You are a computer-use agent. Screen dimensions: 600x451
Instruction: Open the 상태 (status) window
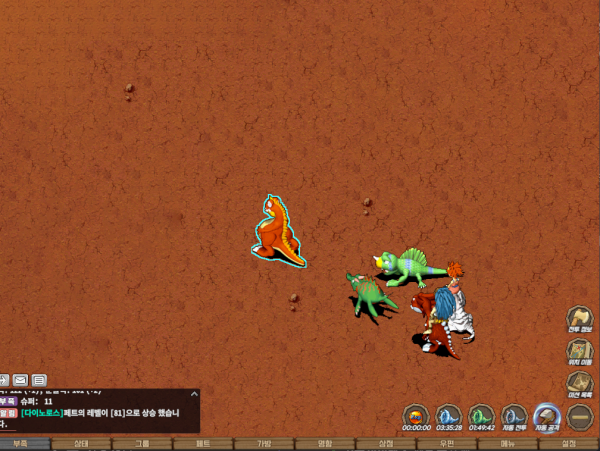pyautogui.click(x=82, y=443)
